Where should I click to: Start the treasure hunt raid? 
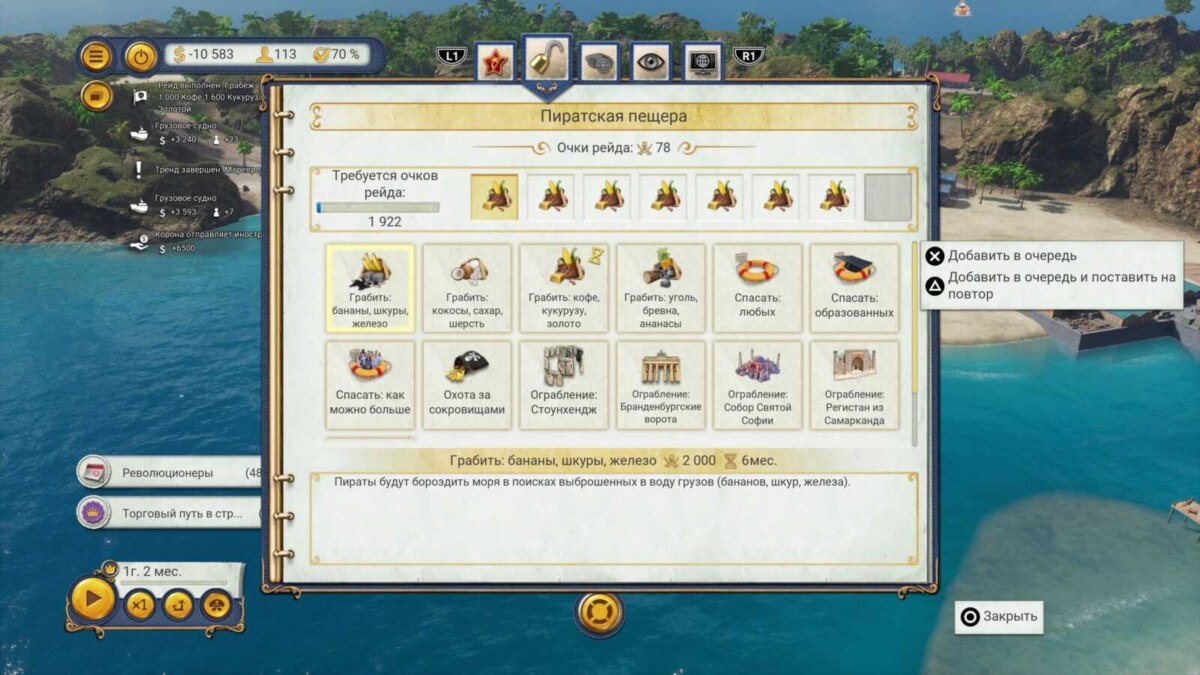tap(467, 385)
